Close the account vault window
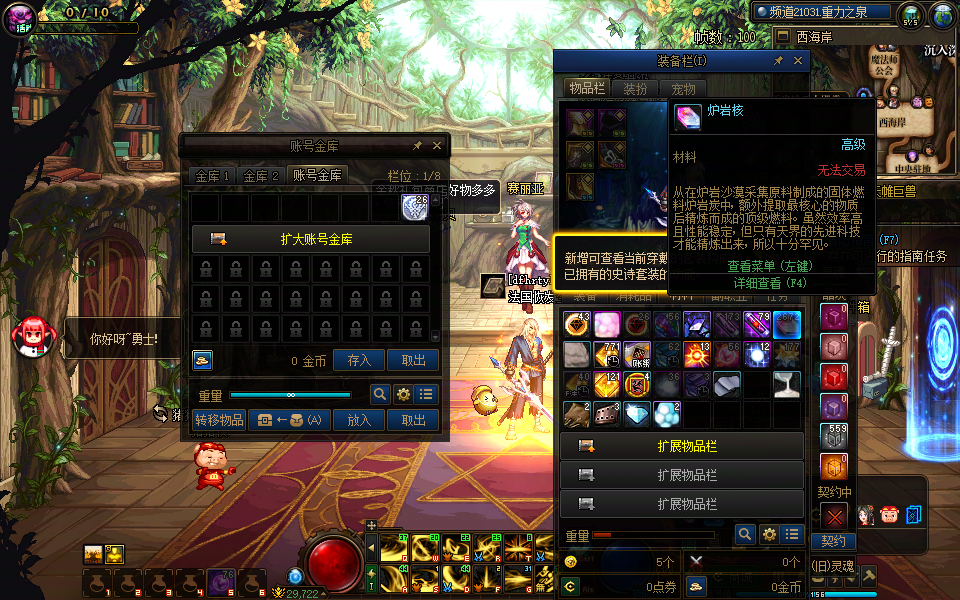Viewport: 960px width, 600px height. point(438,145)
